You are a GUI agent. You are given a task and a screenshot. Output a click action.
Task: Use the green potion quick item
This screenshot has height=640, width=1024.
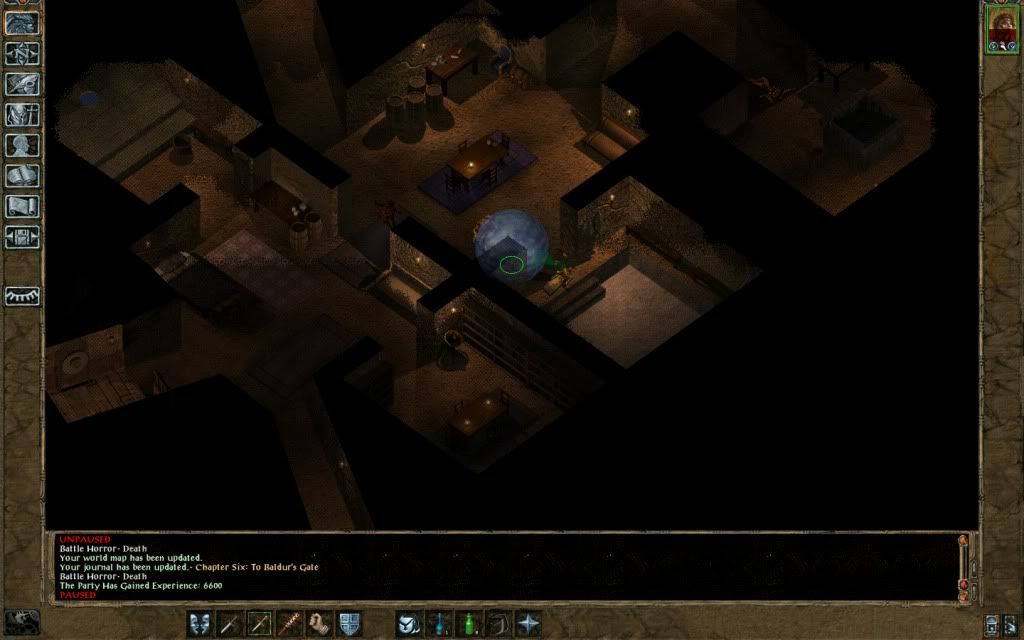coord(468,623)
